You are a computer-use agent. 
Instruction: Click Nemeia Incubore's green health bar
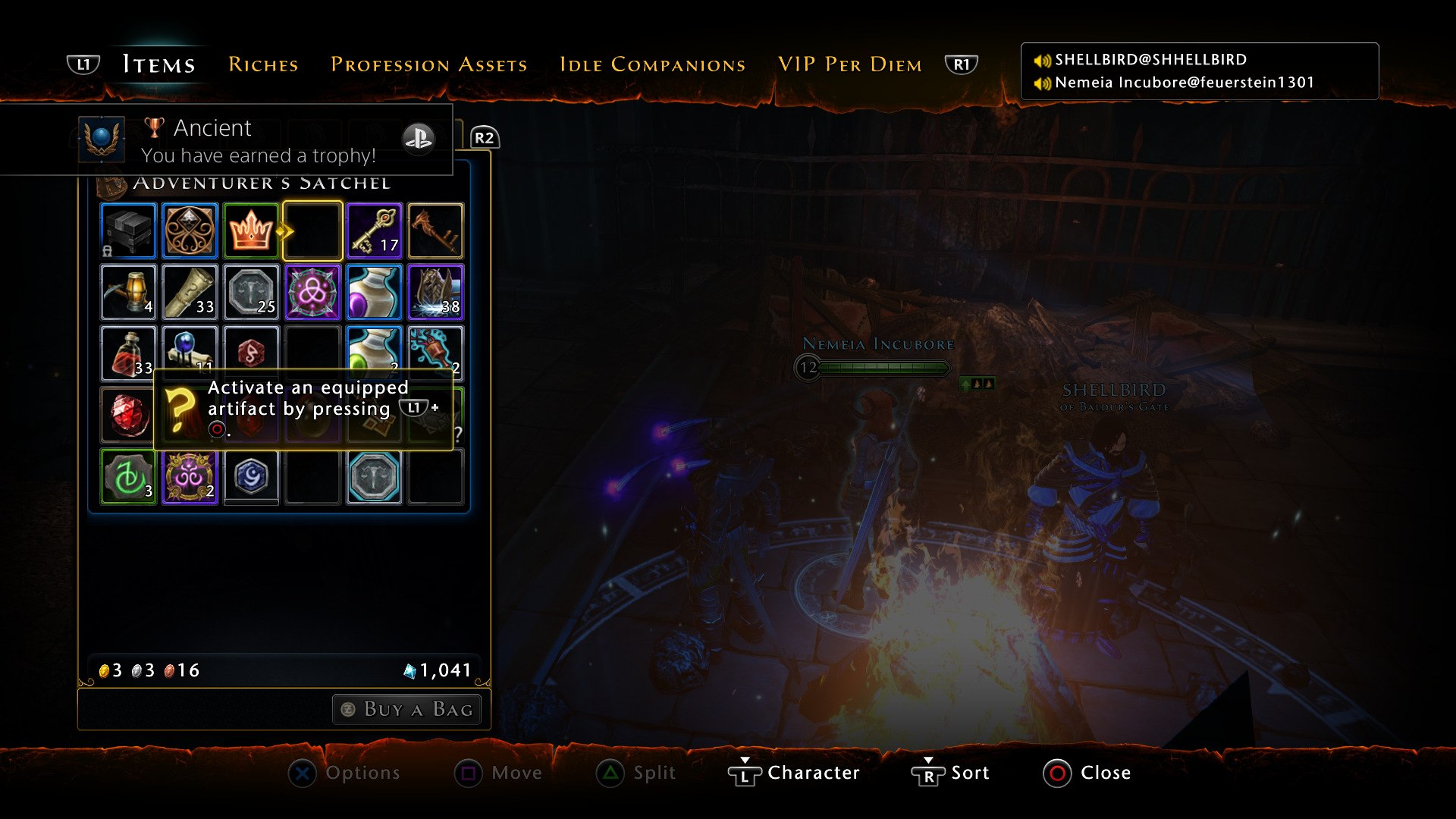pos(883,368)
